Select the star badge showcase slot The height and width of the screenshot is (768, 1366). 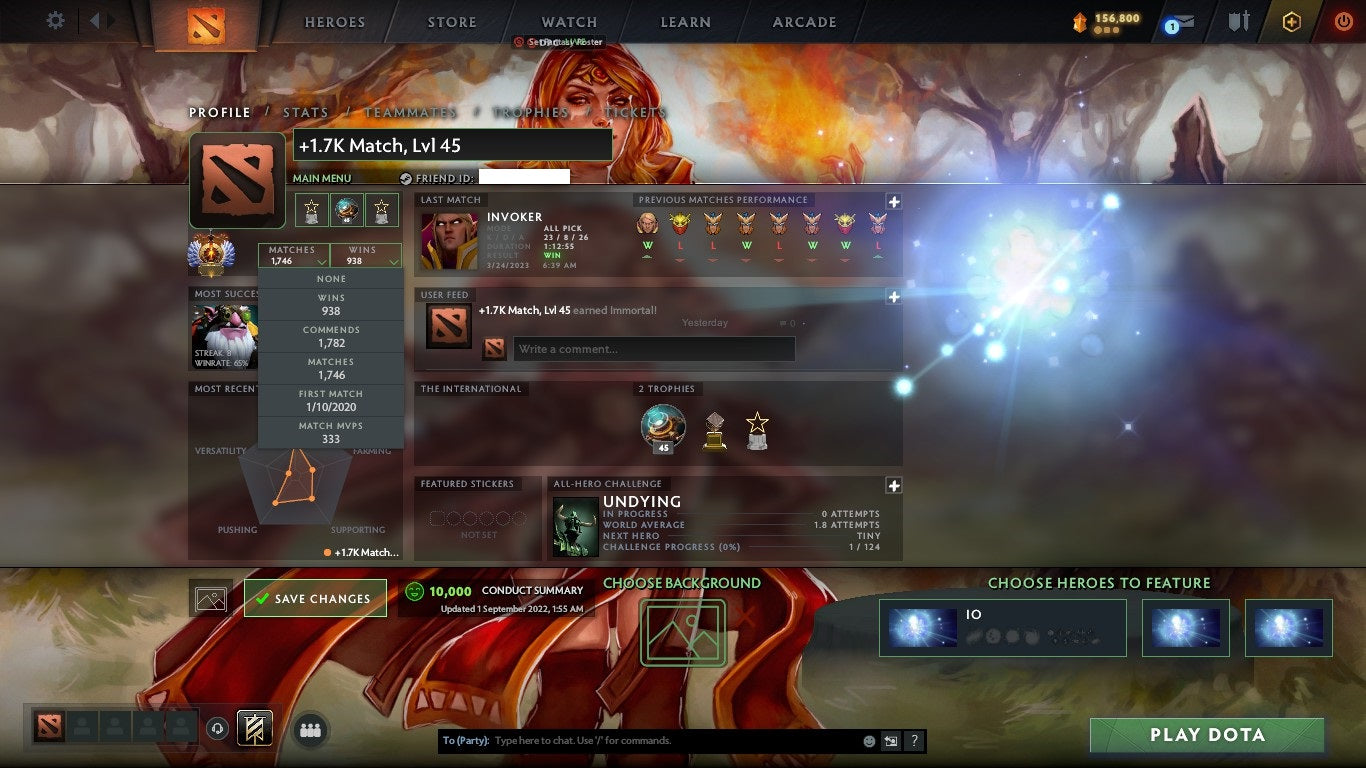coord(382,210)
